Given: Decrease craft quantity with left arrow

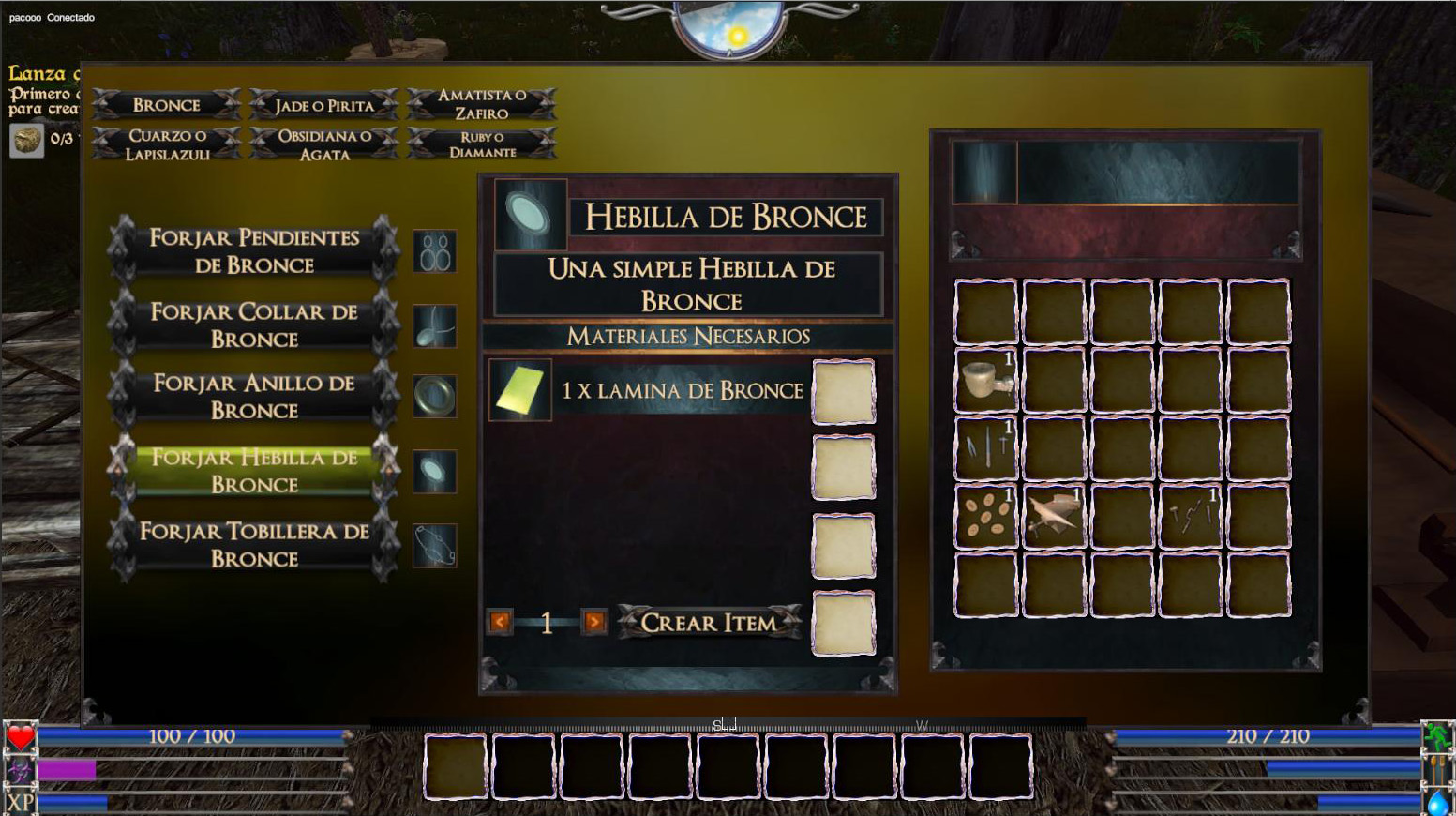Looking at the screenshot, I should click(500, 622).
